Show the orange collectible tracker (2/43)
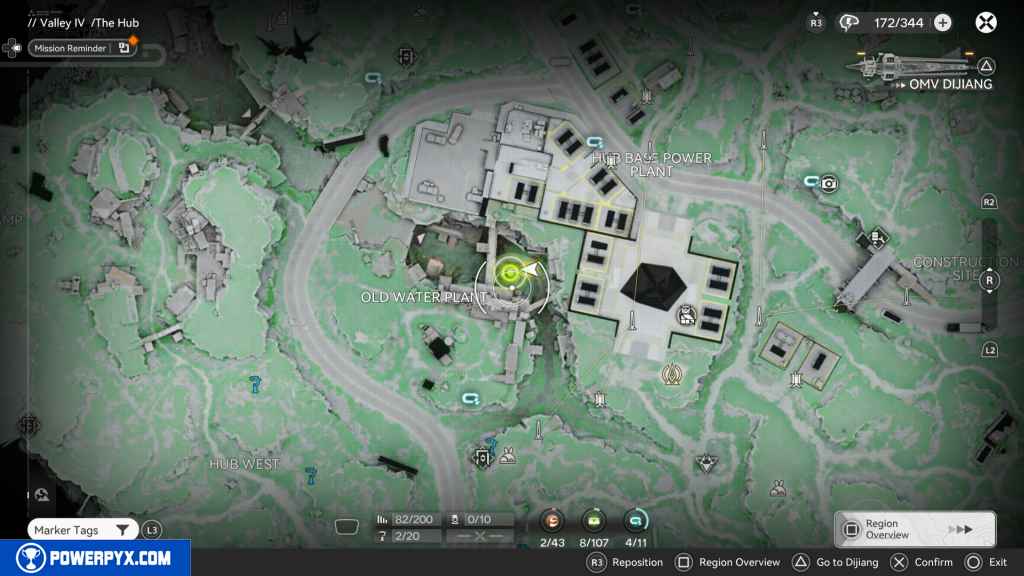Image resolution: width=1024 pixels, height=576 pixels. pos(552,521)
